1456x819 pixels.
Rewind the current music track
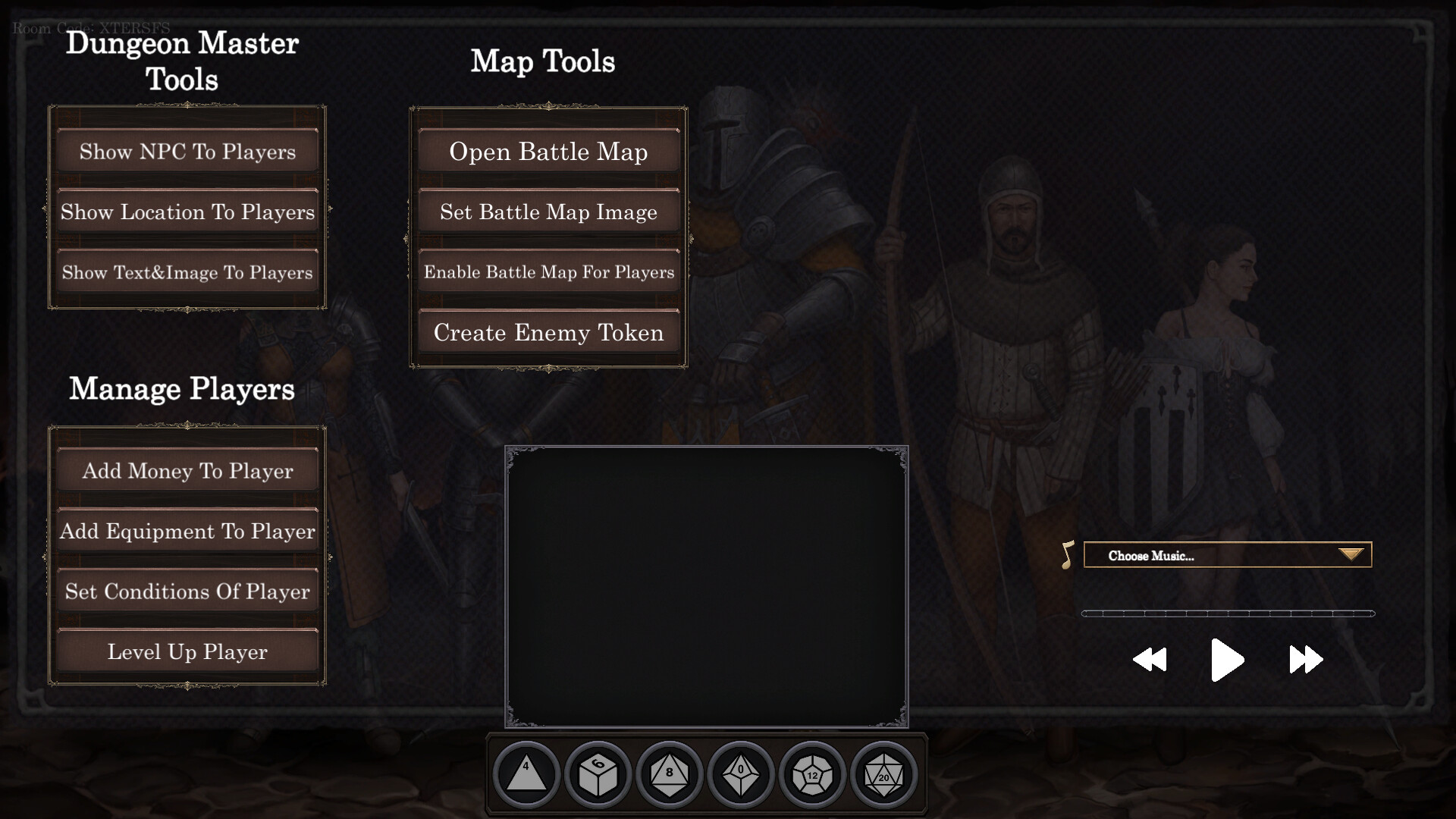point(1150,659)
